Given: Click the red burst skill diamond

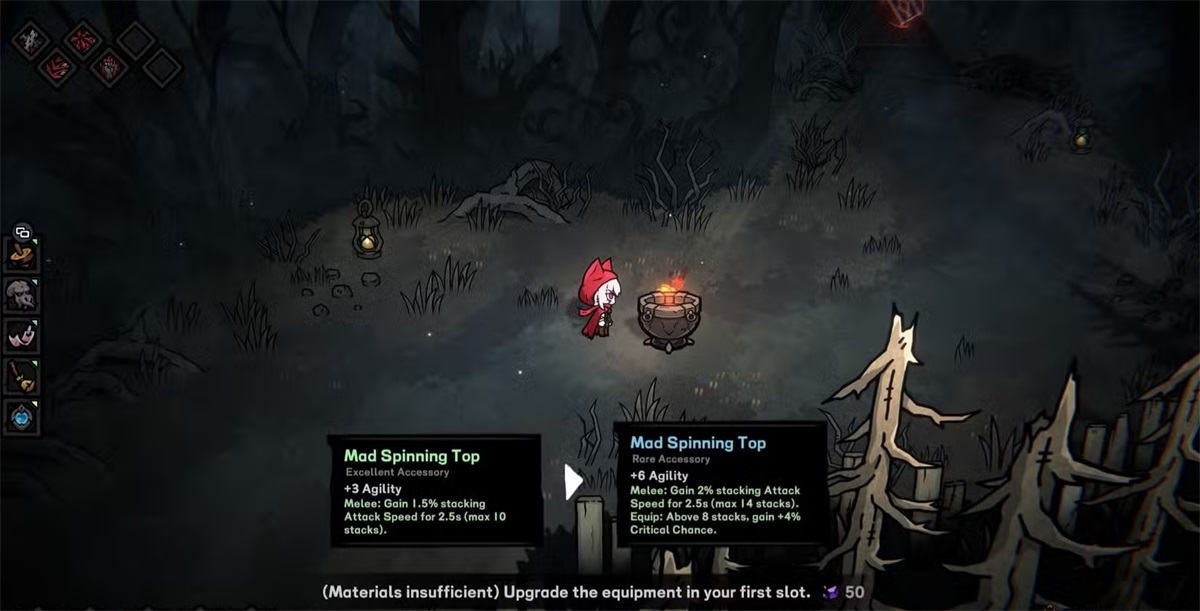Looking at the screenshot, I should coord(82,40).
